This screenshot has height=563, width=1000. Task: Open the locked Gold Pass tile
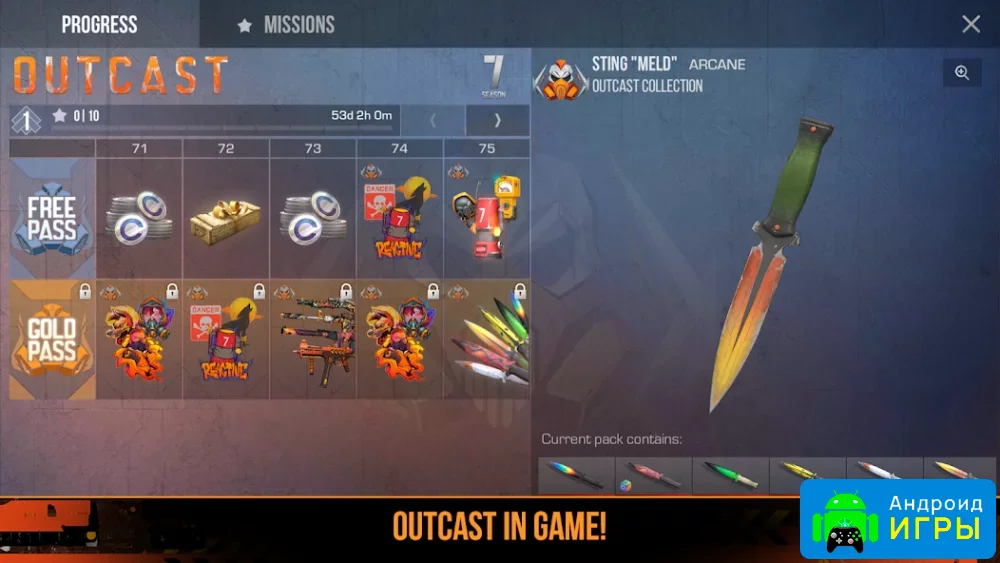point(52,340)
